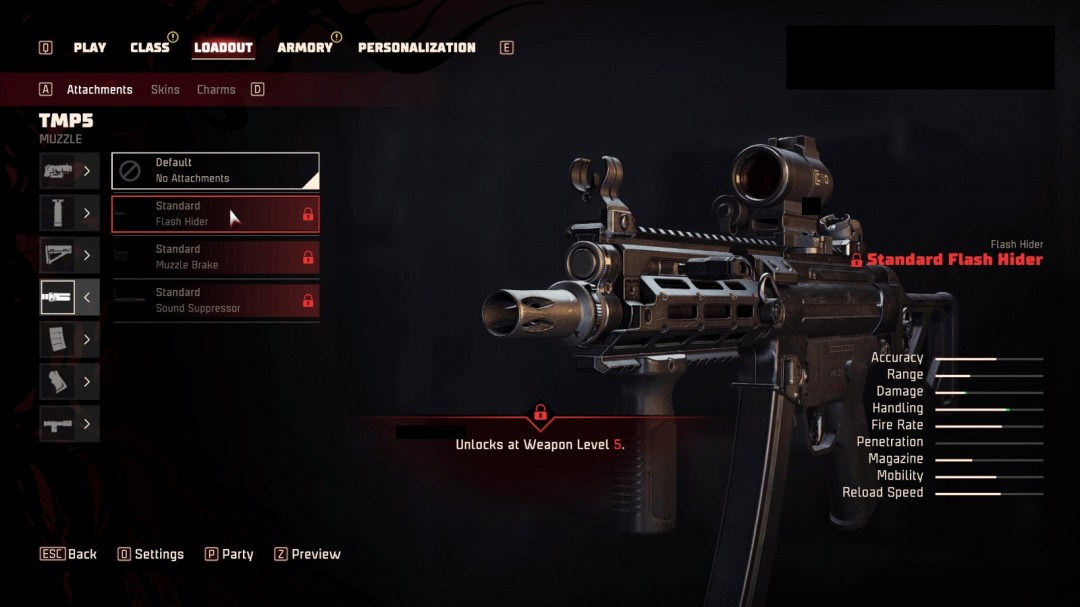Open the pistol grip attachment category

tap(69, 382)
